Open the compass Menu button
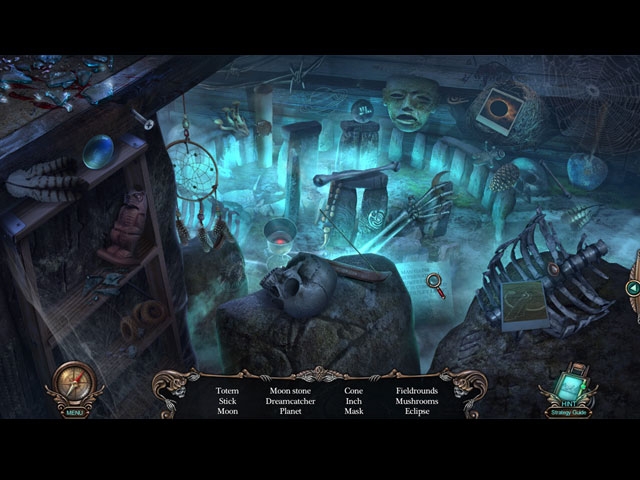The width and height of the screenshot is (640, 480). (x=75, y=388)
